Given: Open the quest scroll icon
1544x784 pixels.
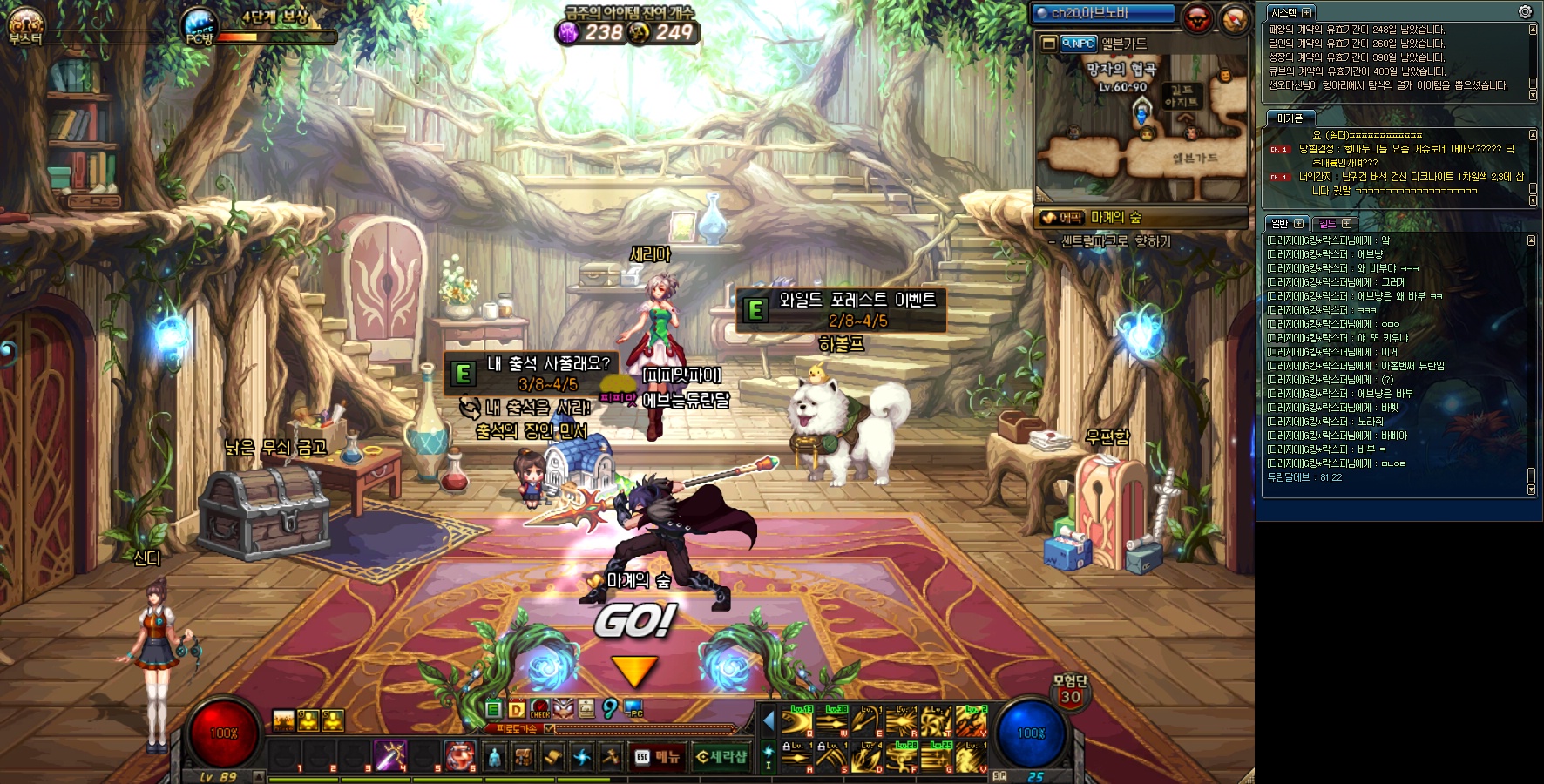Looking at the screenshot, I should [552, 757].
